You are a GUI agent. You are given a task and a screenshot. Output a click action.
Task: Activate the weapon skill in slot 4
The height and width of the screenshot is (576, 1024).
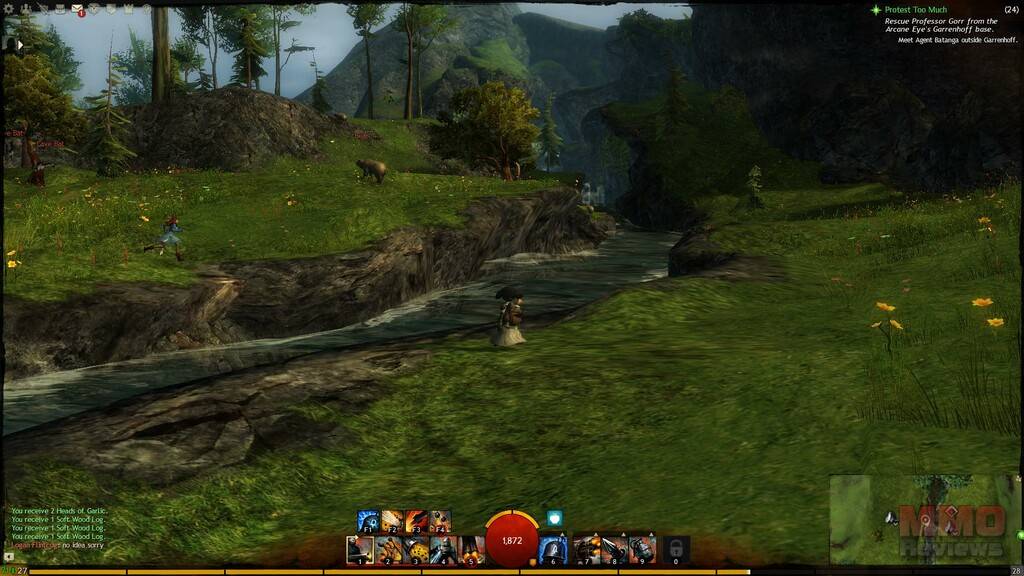(444, 549)
